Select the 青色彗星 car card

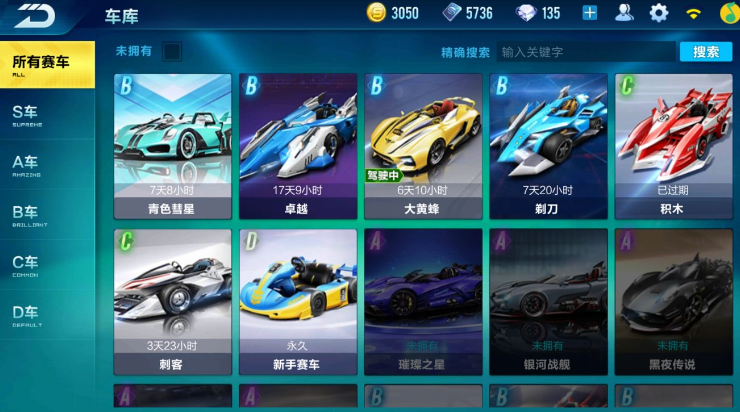[172, 146]
